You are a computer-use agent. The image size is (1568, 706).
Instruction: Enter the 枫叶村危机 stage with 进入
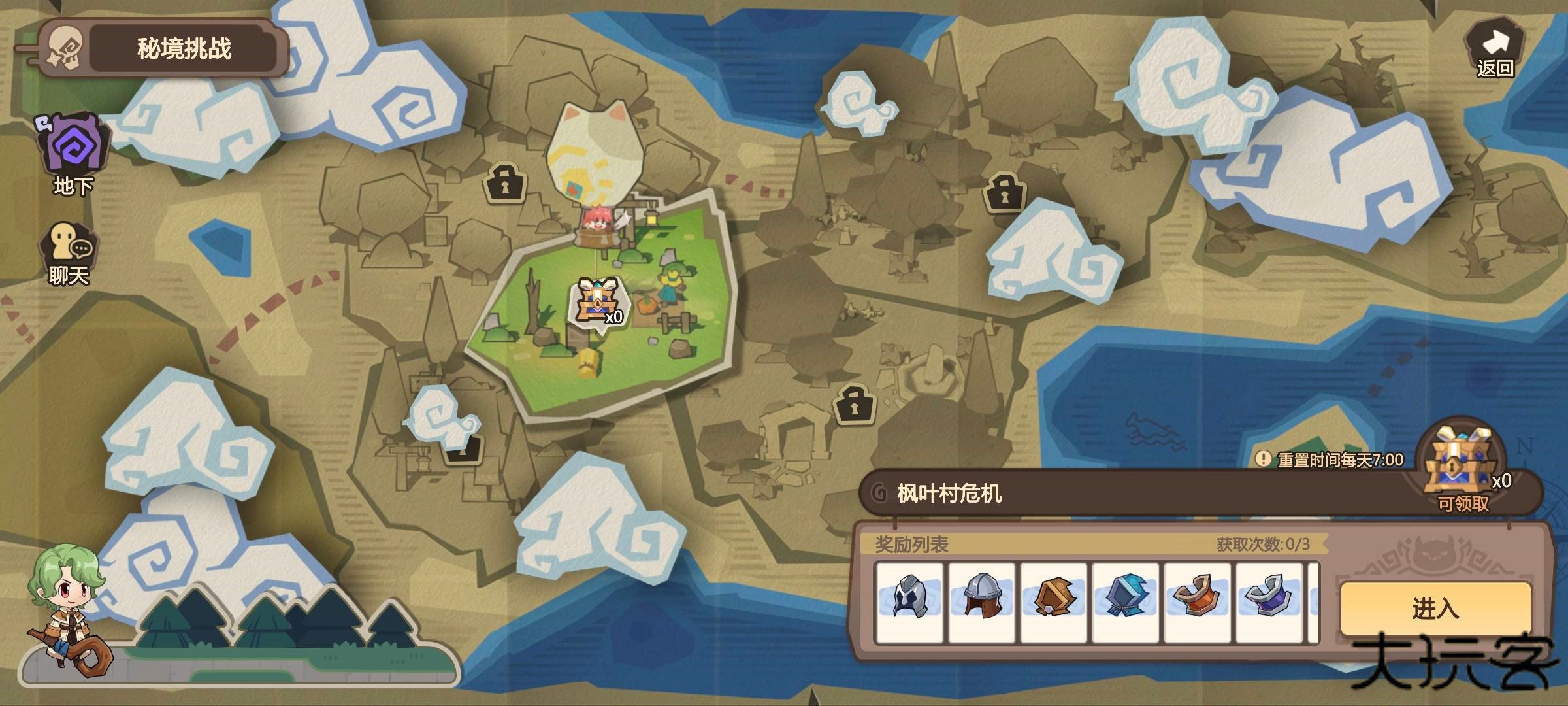(x=1435, y=609)
